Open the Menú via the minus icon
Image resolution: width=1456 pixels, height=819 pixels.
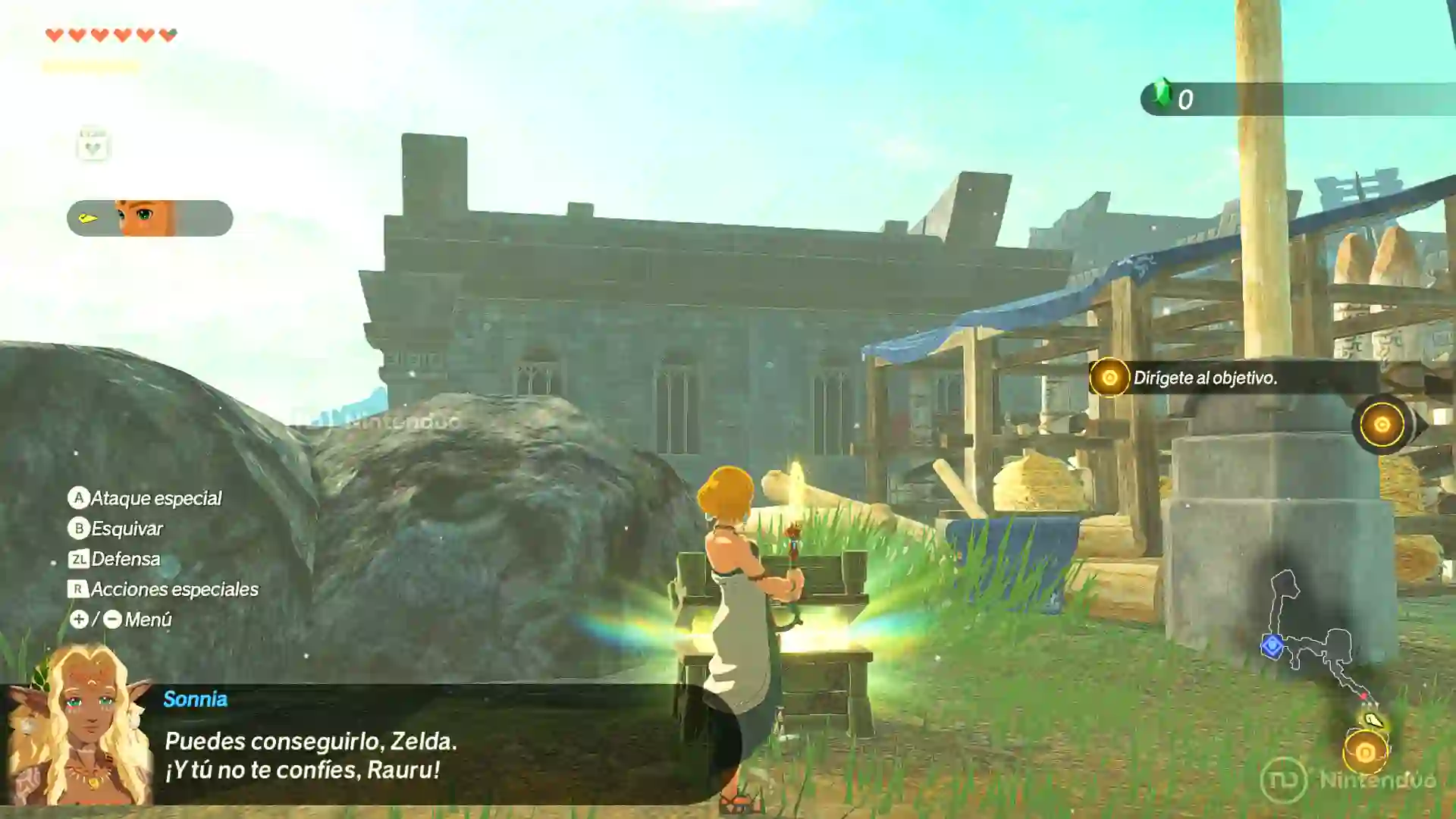tap(112, 620)
